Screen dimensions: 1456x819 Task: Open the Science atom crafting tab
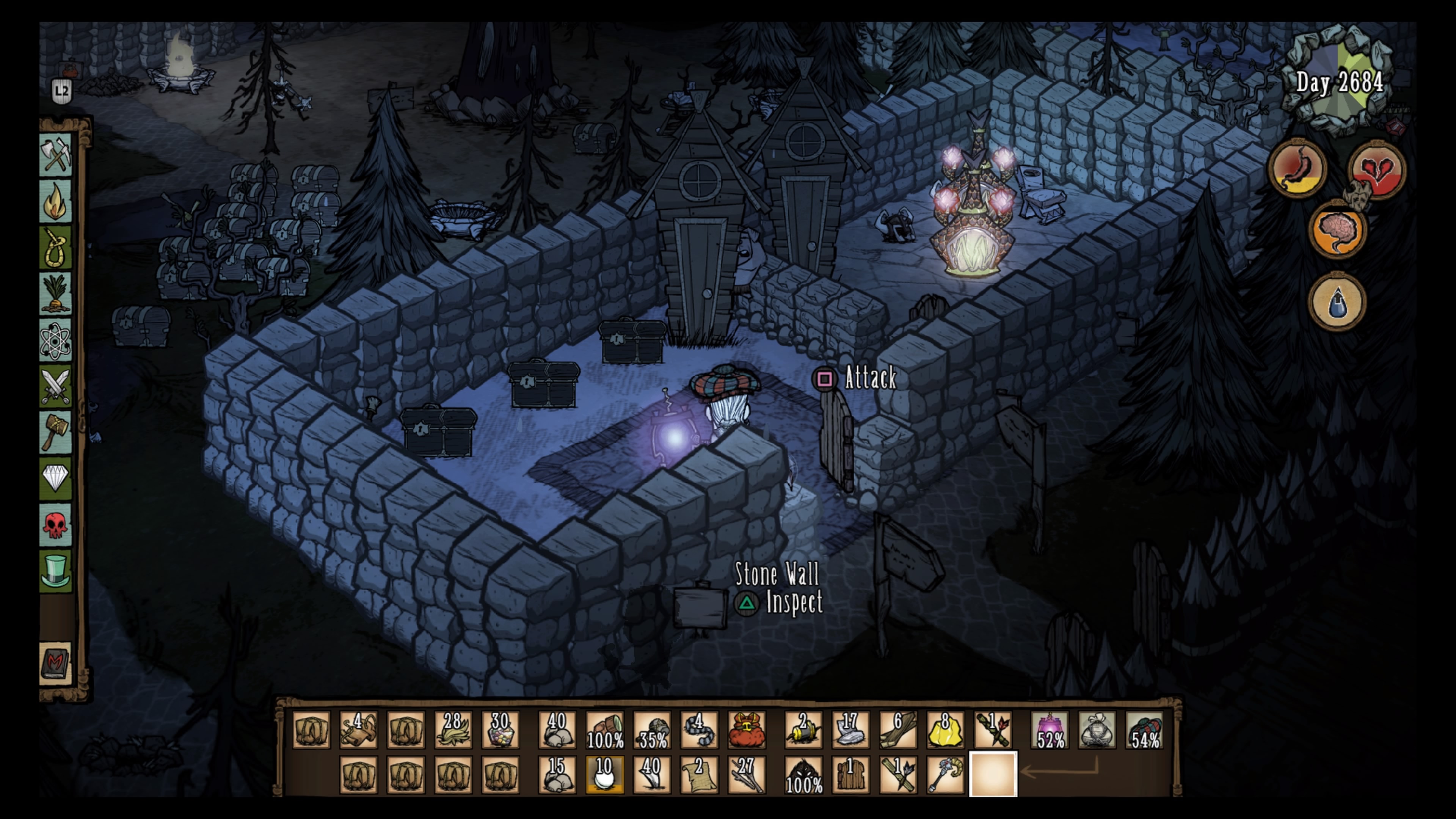coord(56,341)
